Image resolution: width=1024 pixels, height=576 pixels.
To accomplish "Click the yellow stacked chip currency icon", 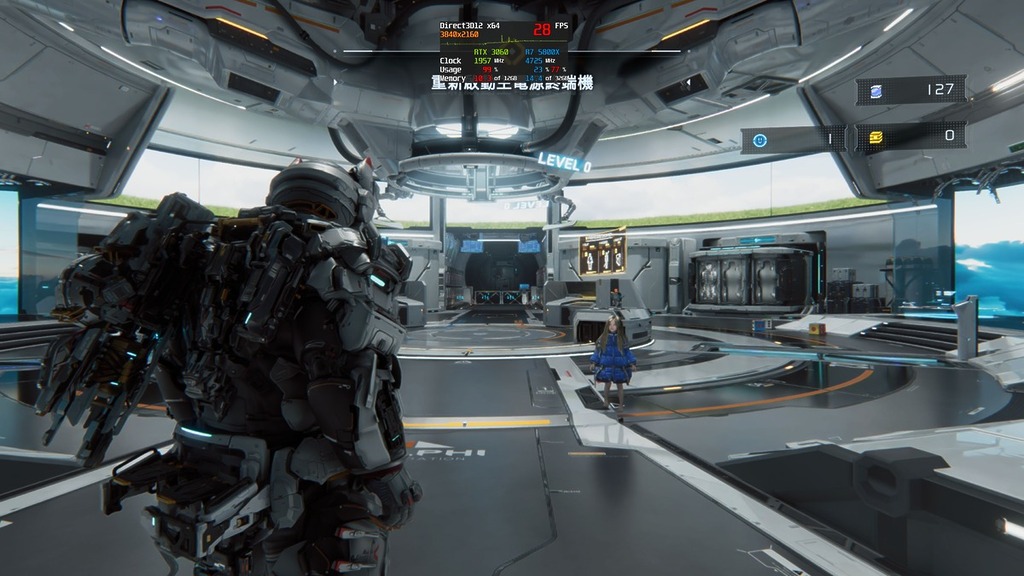I will [876, 136].
